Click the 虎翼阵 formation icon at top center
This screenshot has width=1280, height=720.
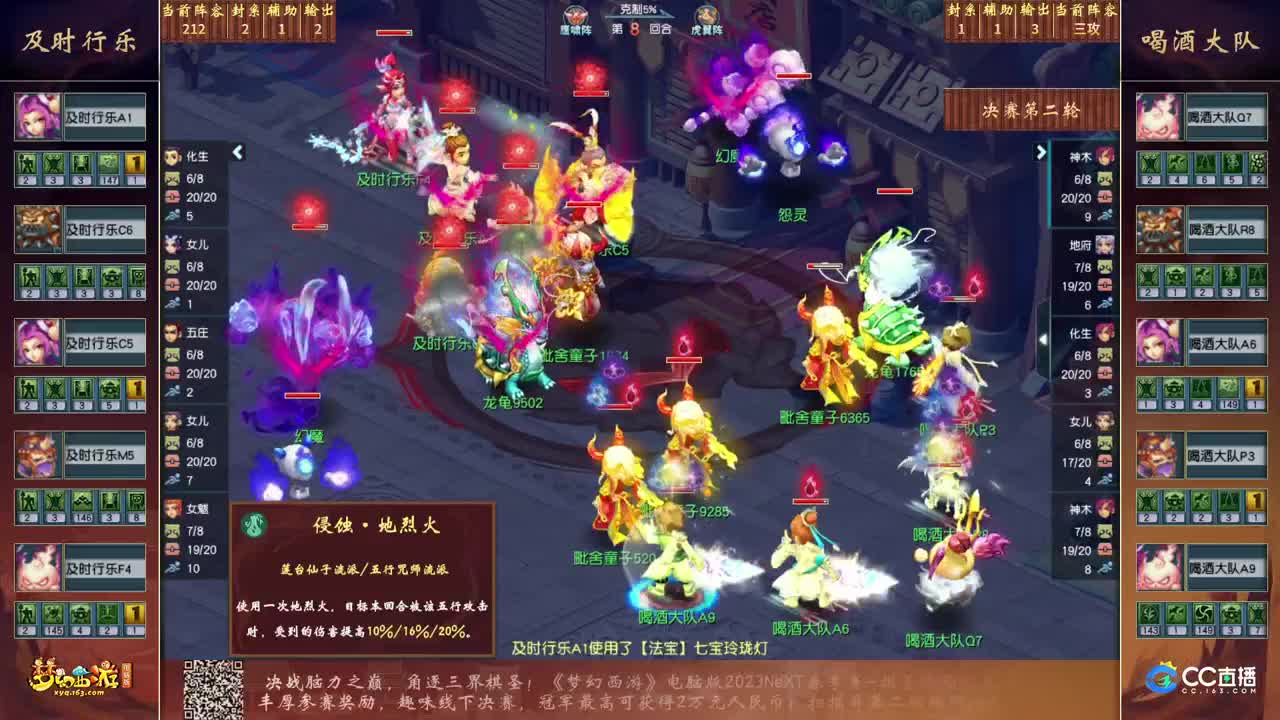pyautogui.click(x=706, y=17)
